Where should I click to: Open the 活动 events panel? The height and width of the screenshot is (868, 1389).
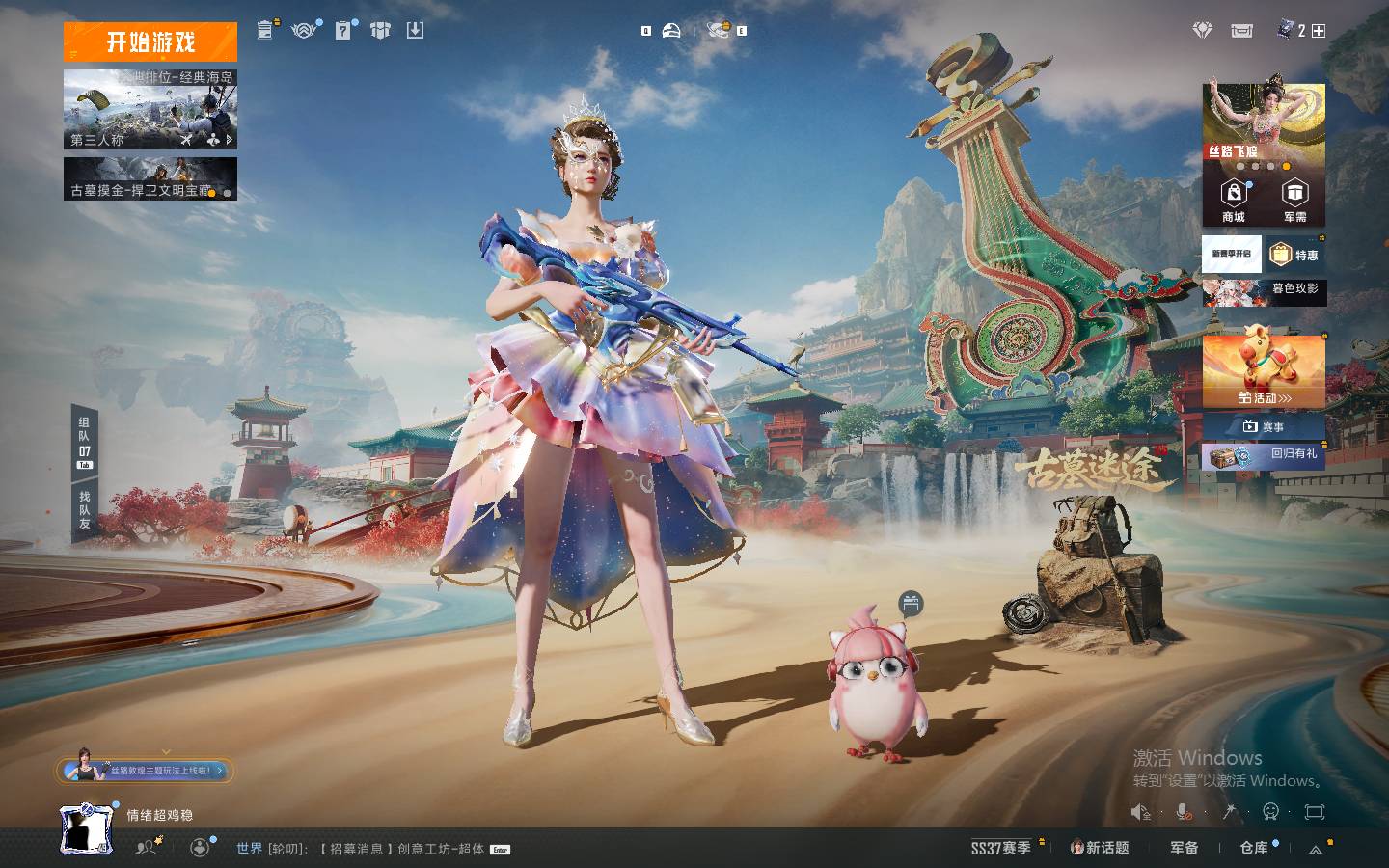coord(1264,371)
